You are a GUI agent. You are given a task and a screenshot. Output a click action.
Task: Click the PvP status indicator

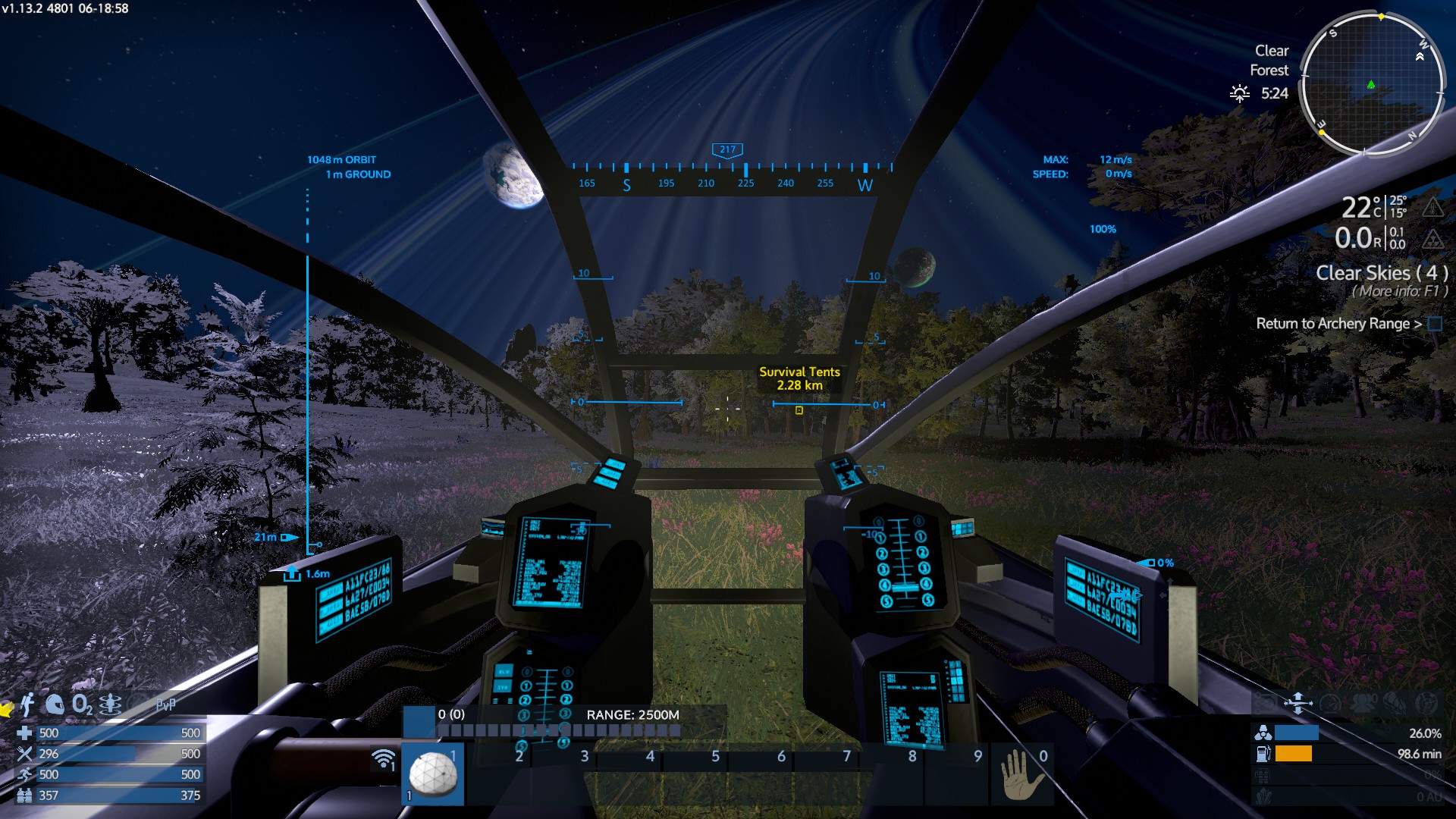(x=165, y=704)
